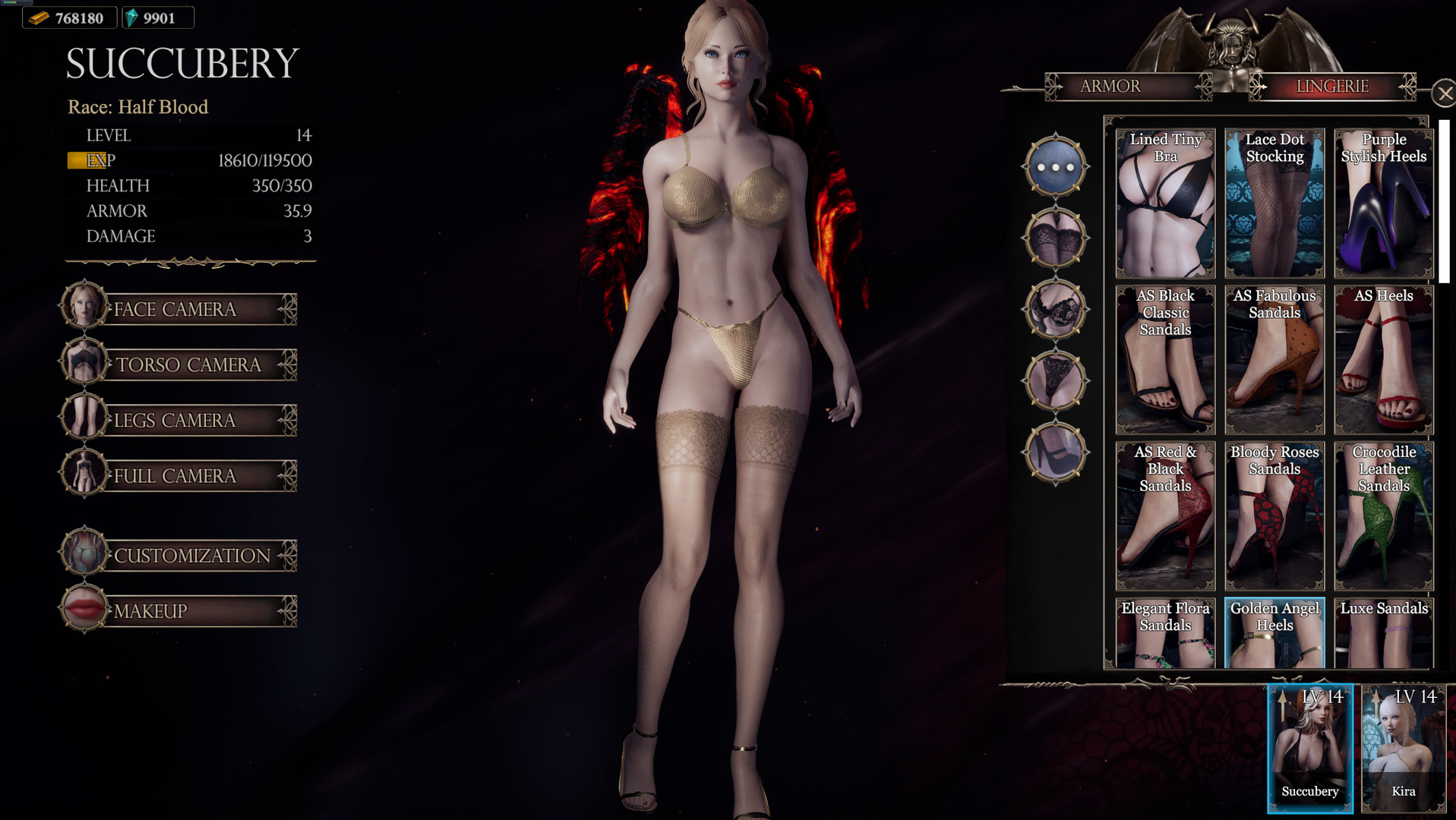1456x820 pixels.
Task: Equip the Lace Dot Stocking
Action: pos(1274,203)
